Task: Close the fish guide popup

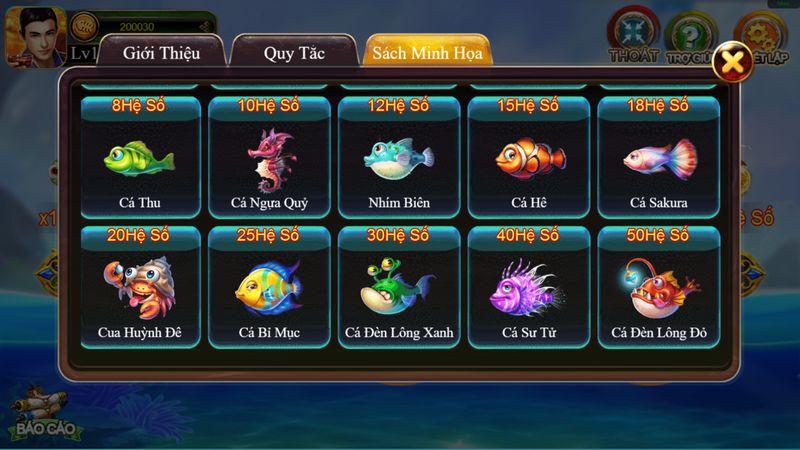Action: pyautogui.click(x=735, y=62)
